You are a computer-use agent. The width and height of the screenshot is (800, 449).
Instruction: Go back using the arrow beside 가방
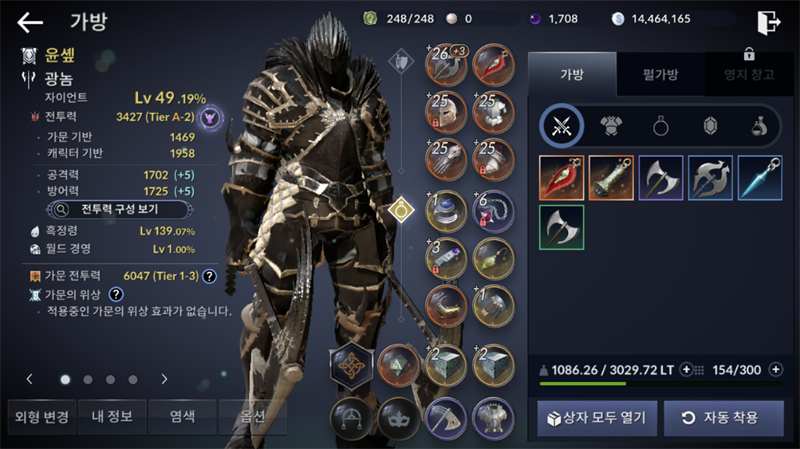tap(30, 22)
